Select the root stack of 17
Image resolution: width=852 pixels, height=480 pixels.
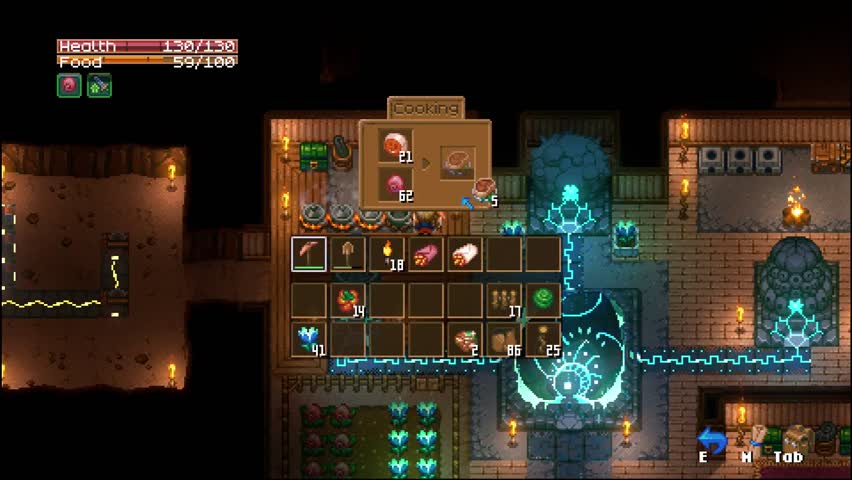[x=504, y=299]
